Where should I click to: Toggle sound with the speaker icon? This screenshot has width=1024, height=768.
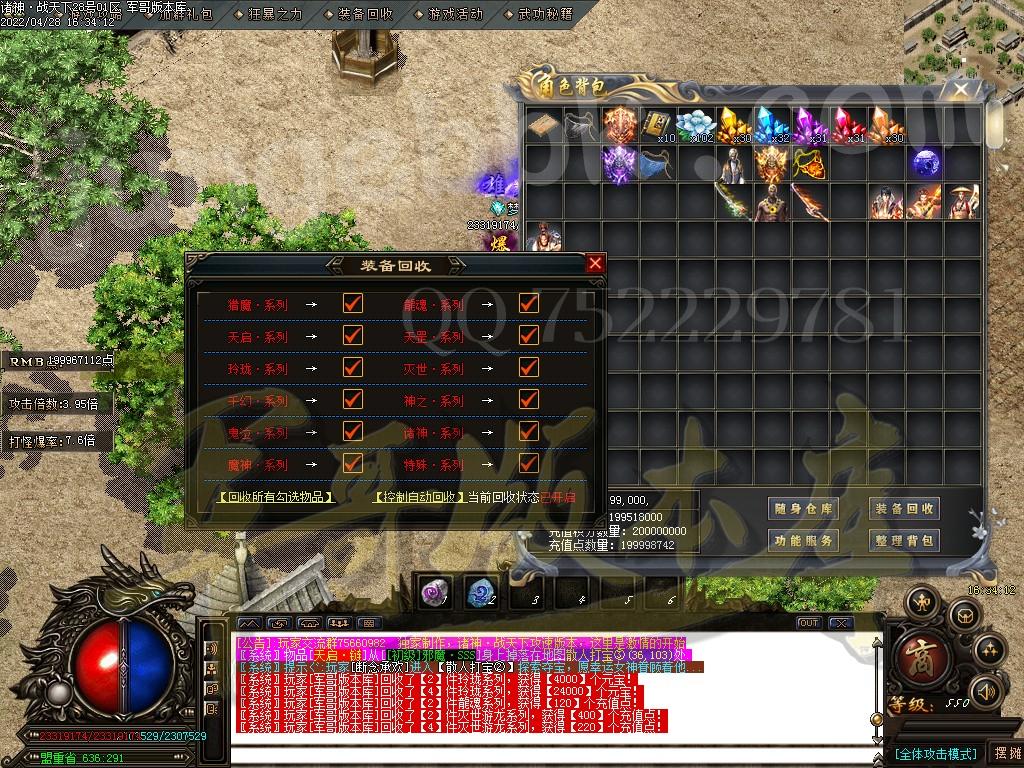coord(987,692)
